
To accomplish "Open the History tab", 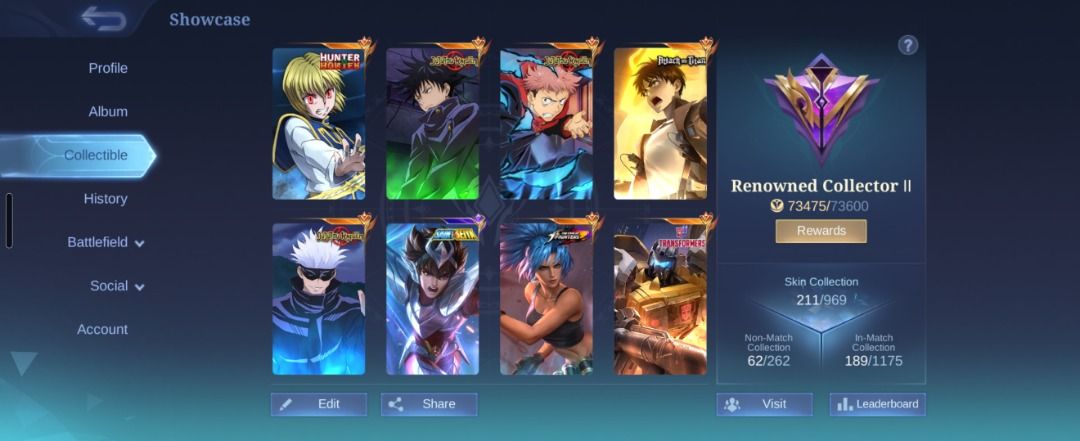I will (105, 199).
